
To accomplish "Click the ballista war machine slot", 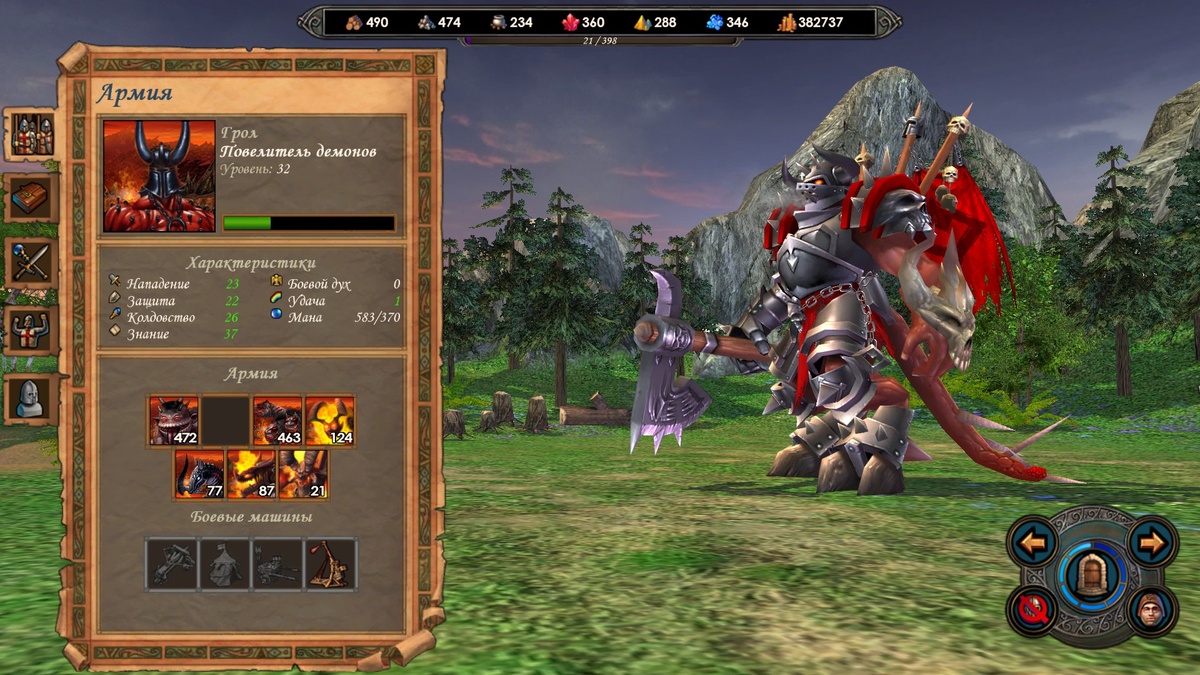I will pyautogui.click(x=173, y=563).
